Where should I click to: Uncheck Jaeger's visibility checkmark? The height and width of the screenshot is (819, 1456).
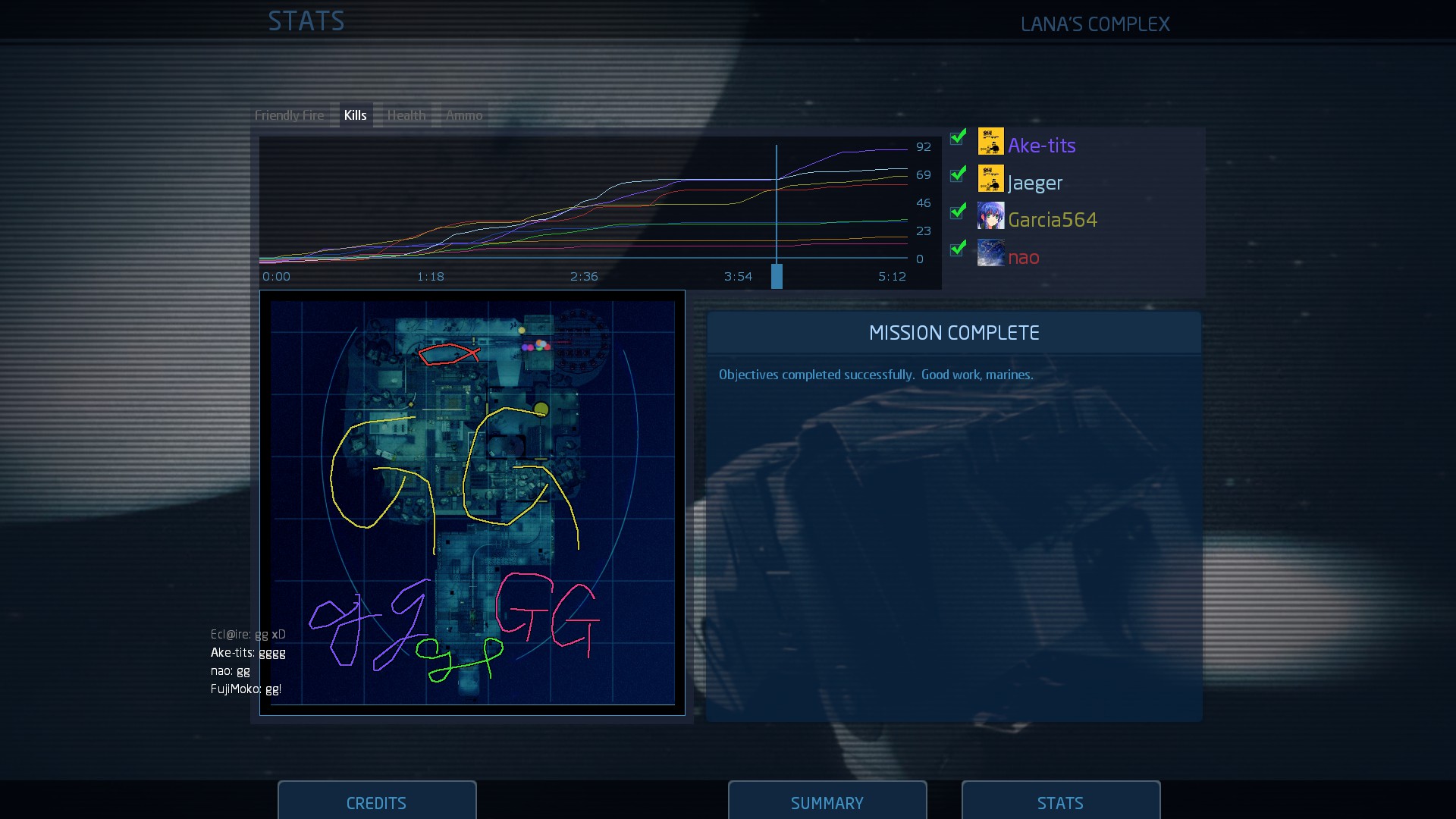tap(957, 175)
